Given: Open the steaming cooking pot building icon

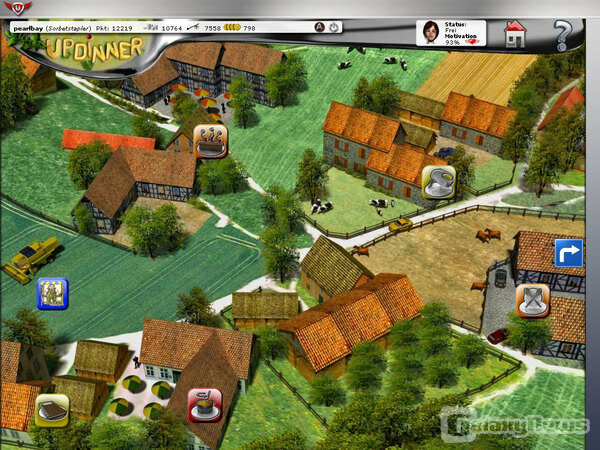Looking at the screenshot, I should point(210,141).
